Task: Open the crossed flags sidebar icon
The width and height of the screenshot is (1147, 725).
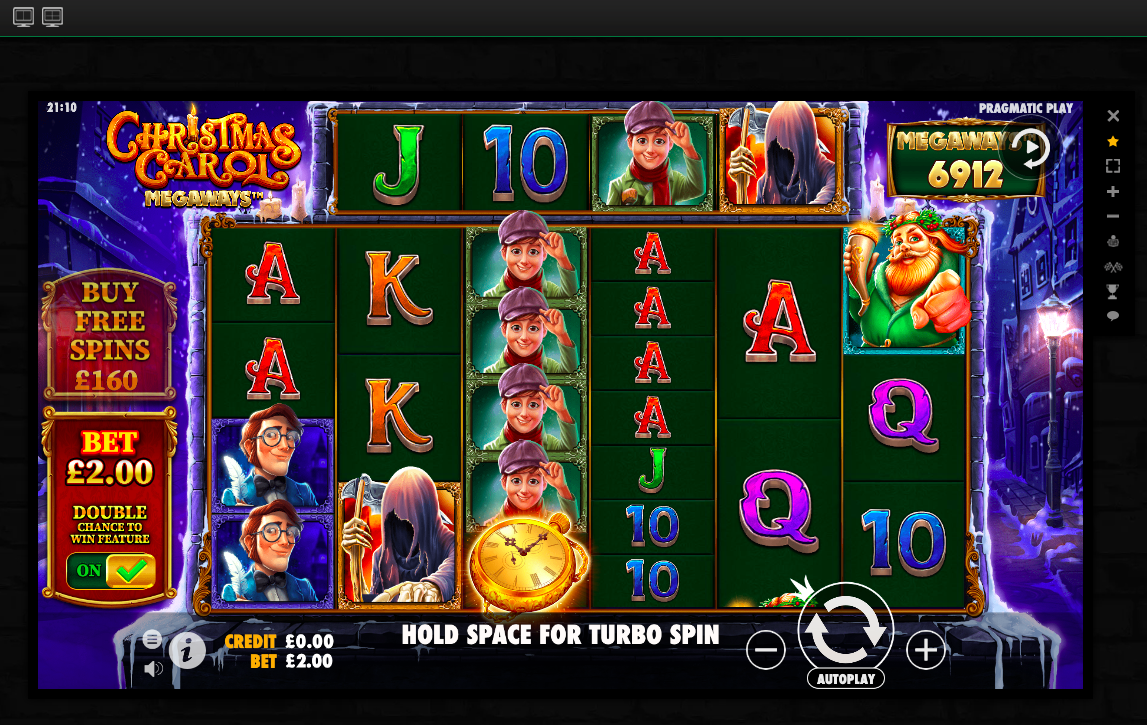Action: coord(1113,266)
